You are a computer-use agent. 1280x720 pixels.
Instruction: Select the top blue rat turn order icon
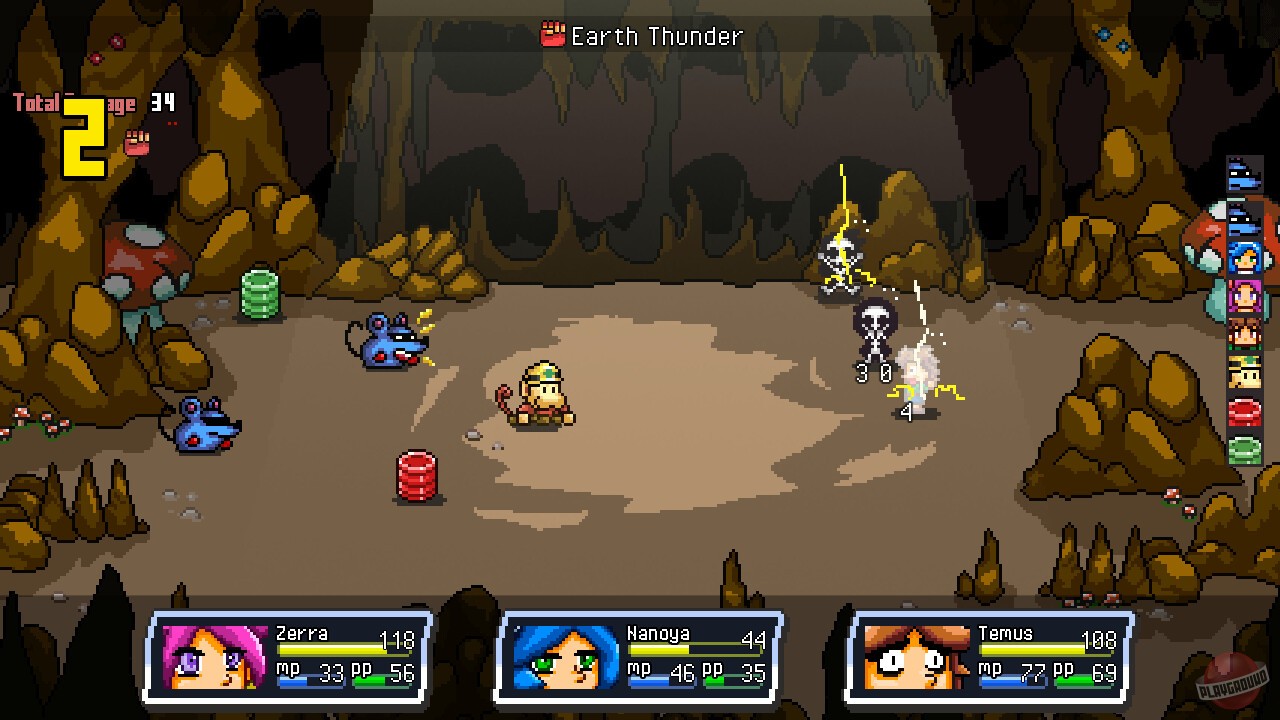(x=1244, y=174)
